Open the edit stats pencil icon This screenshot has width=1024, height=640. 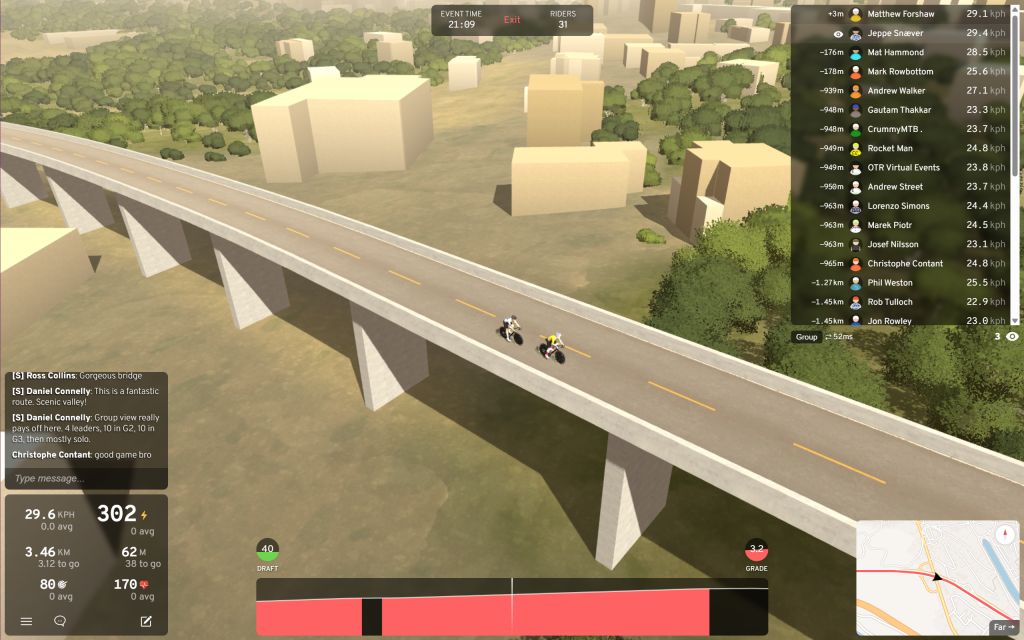coord(146,621)
